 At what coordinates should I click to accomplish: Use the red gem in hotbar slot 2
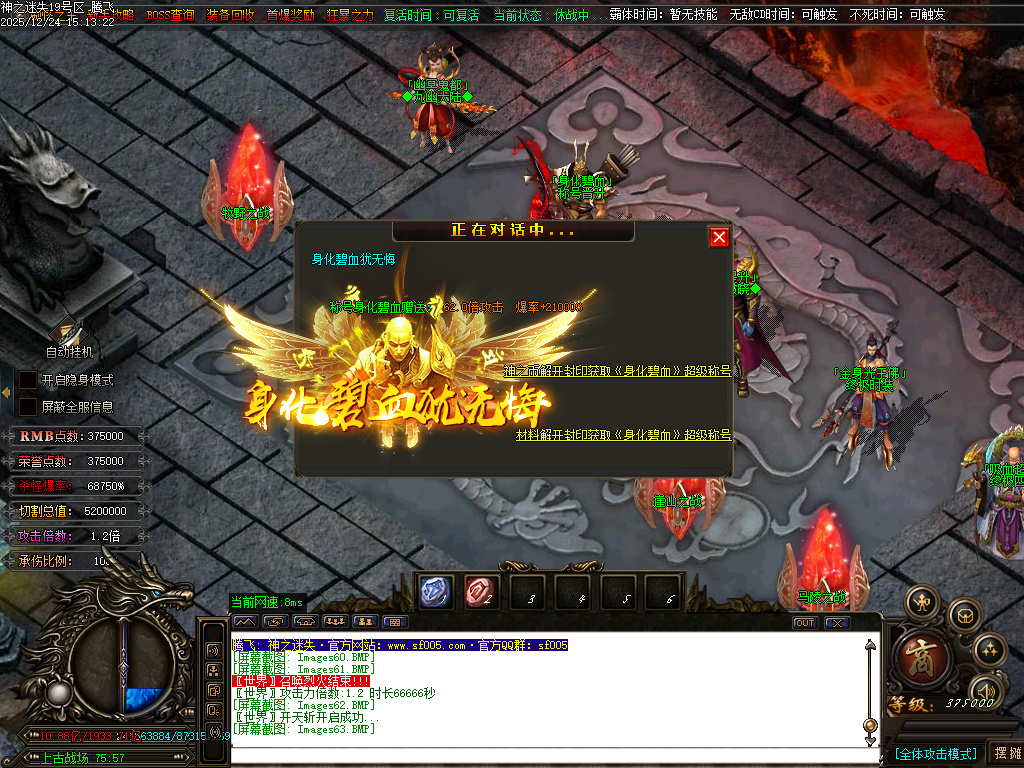[x=481, y=592]
